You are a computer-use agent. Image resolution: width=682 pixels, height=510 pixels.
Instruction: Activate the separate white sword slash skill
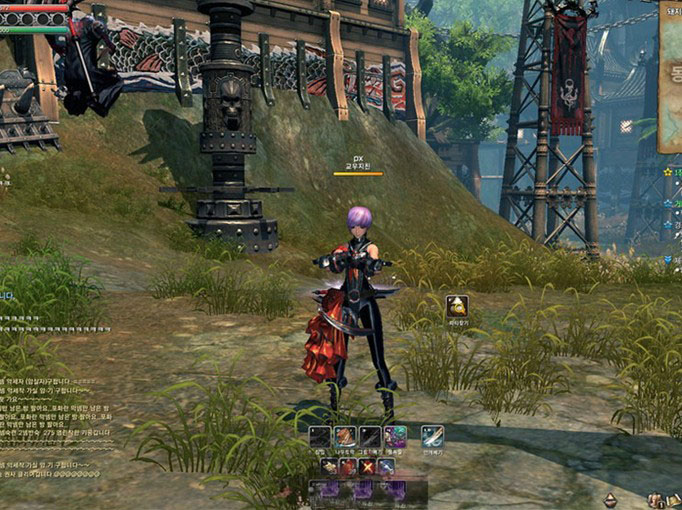pos(432,436)
